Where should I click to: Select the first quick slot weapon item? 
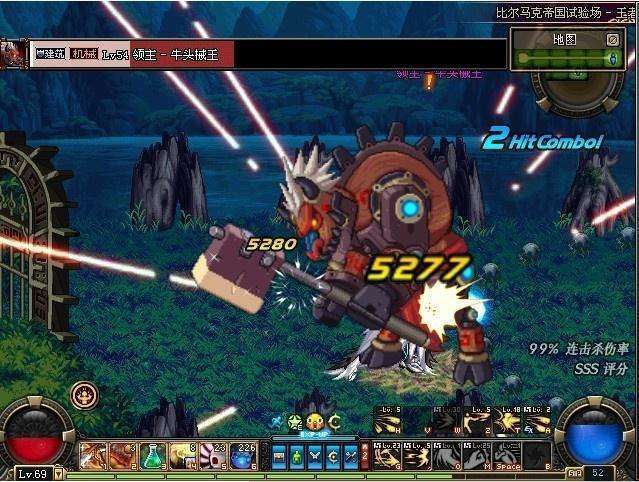(x=93, y=456)
